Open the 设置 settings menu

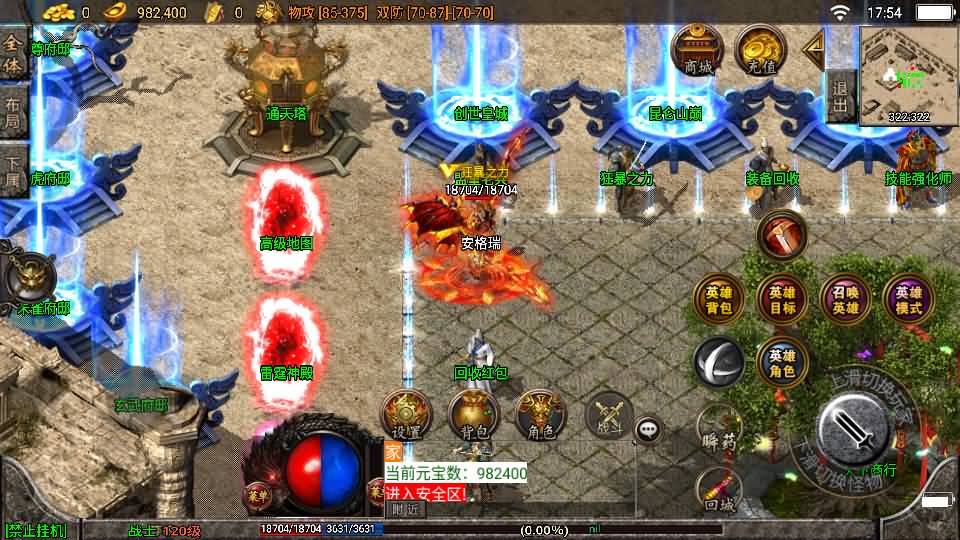pyautogui.click(x=406, y=415)
